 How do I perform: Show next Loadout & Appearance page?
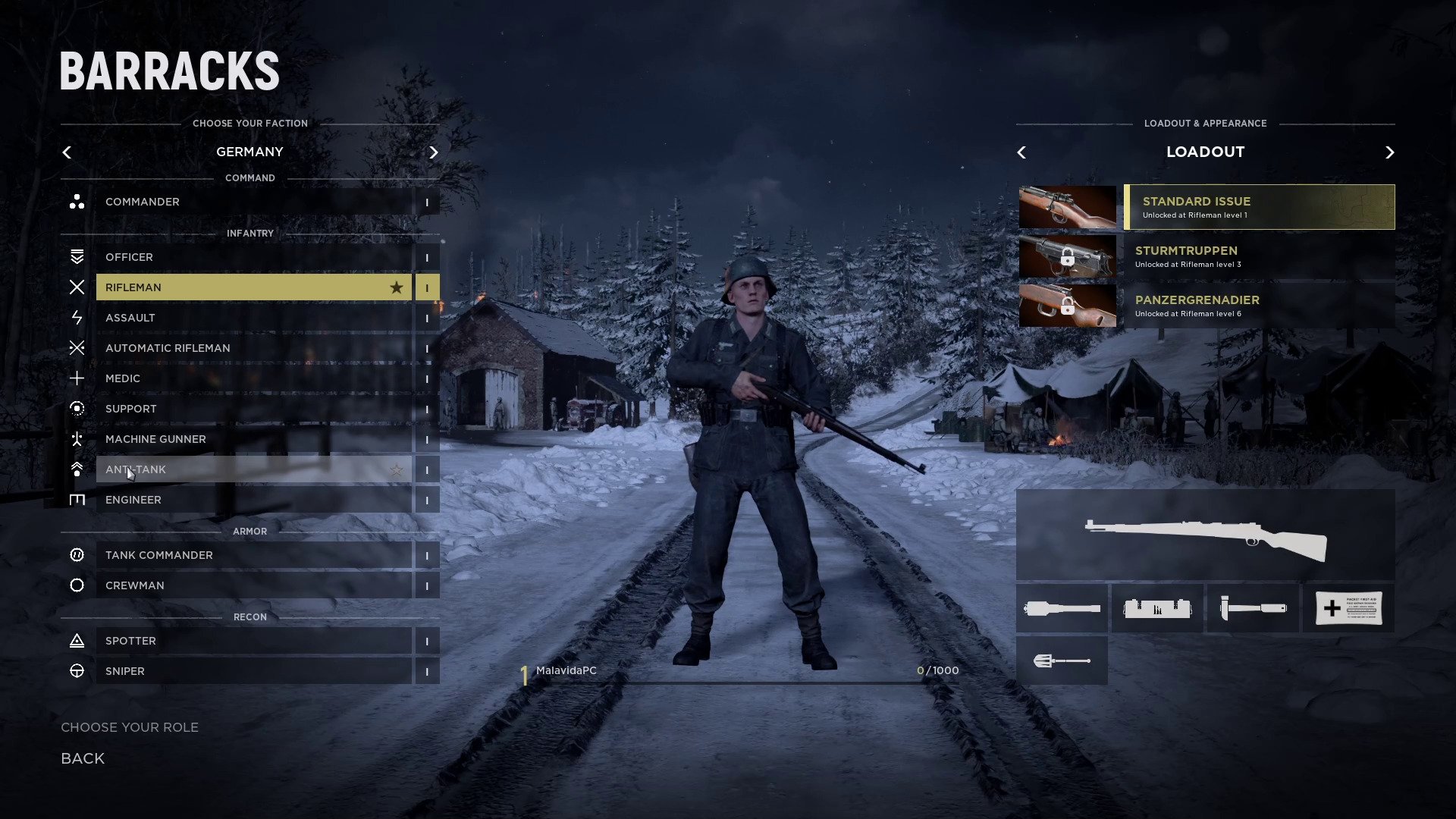coord(1389,152)
